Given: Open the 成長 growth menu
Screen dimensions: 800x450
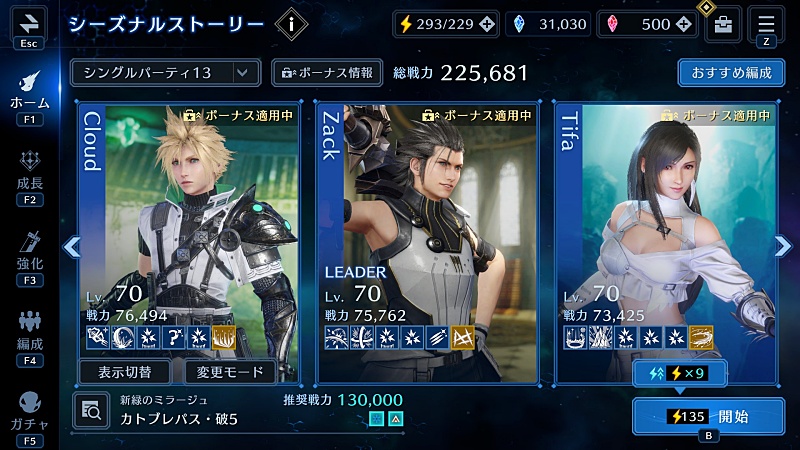Looking at the screenshot, I should coord(29,177).
